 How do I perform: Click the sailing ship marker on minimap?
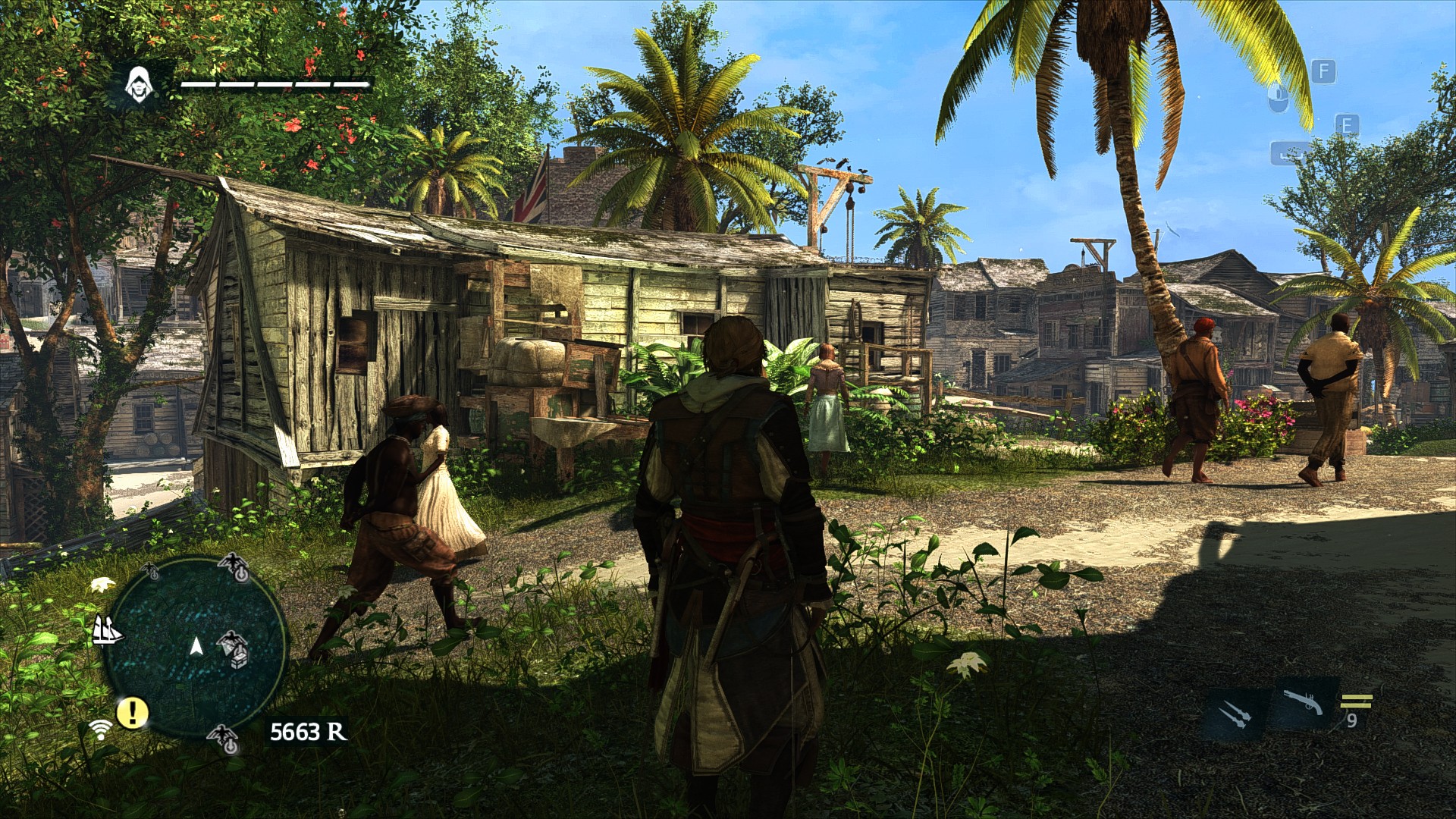click(x=106, y=630)
